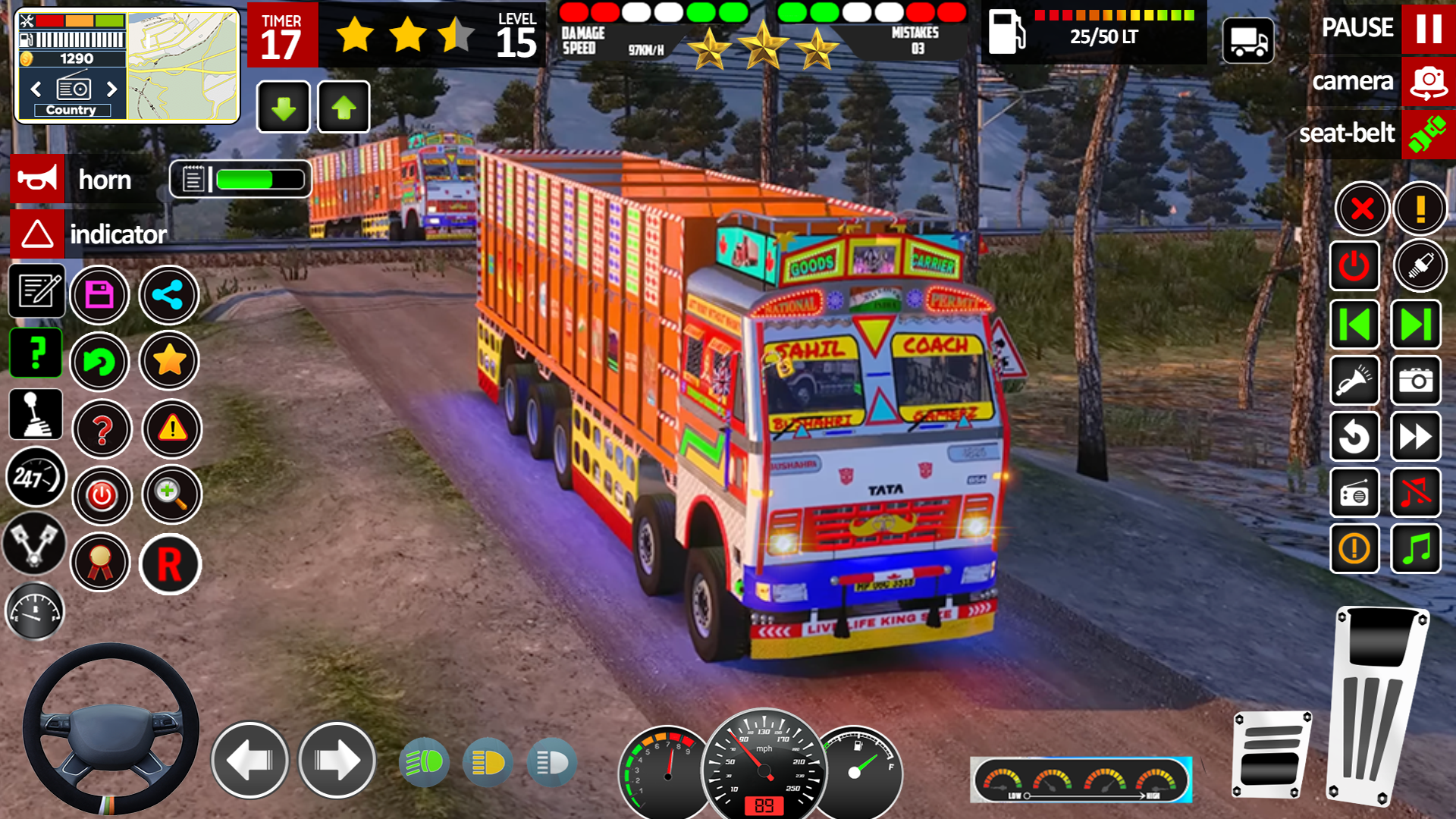
Task: Pause the game with the PAUSE button
Action: [1428, 29]
